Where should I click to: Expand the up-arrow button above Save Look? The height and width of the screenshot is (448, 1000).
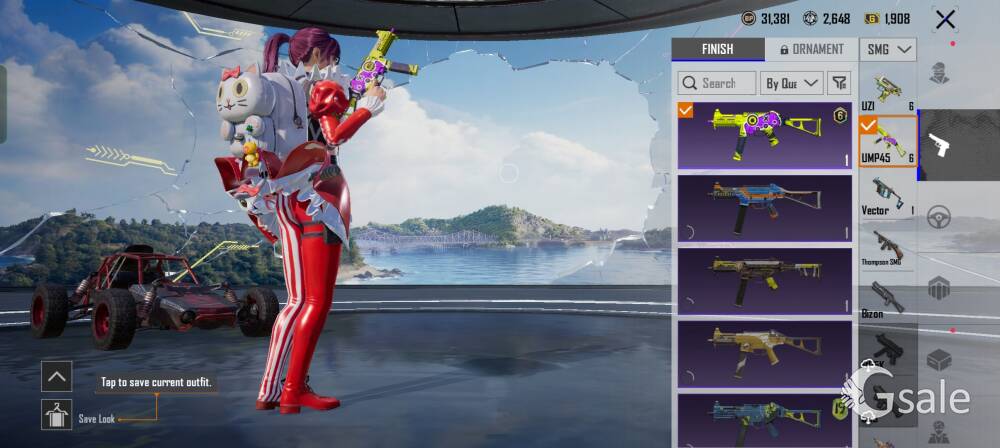(56, 376)
